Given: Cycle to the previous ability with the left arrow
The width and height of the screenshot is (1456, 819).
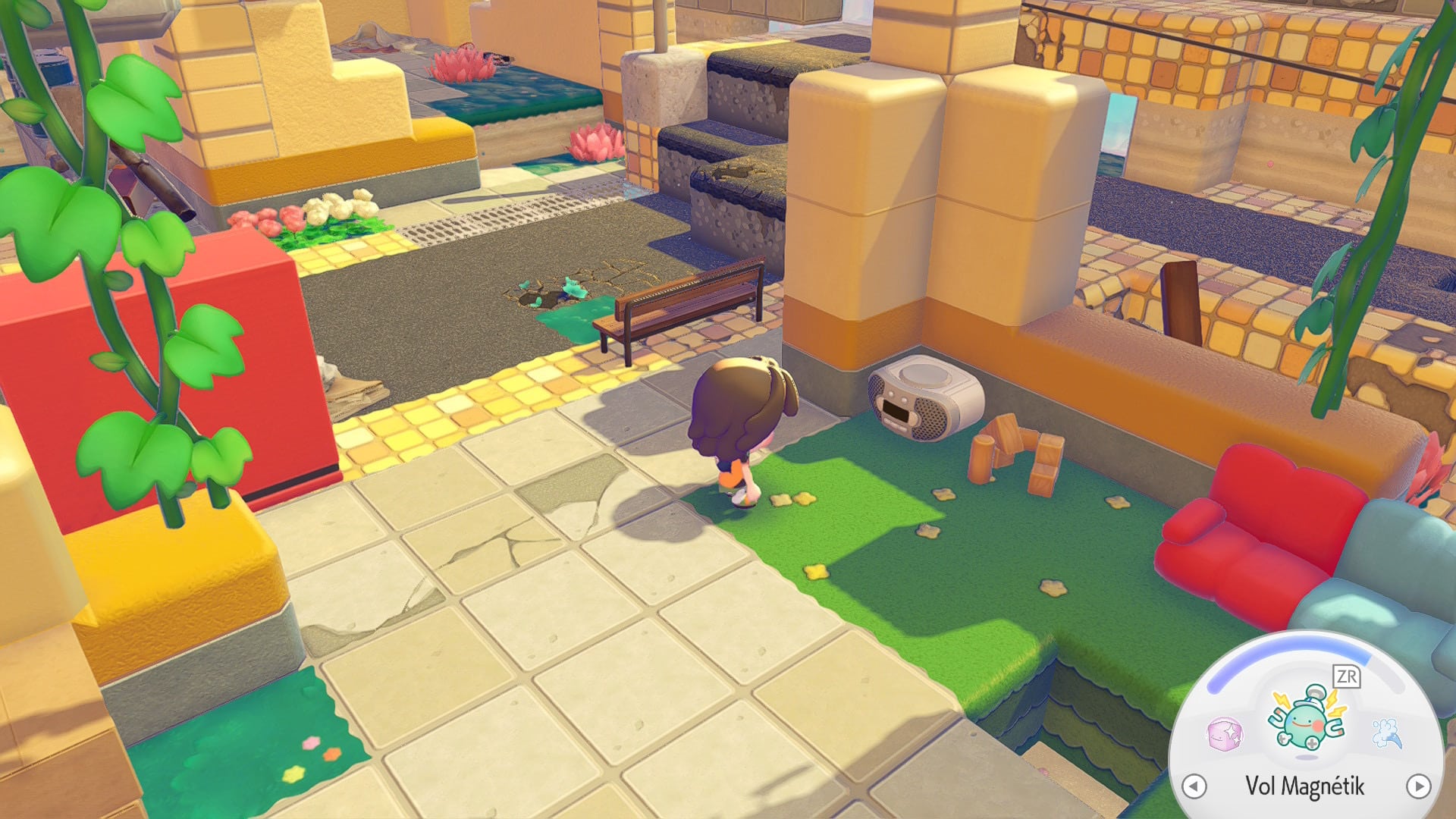Looking at the screenshot, I should click(x=1194, y=786).
